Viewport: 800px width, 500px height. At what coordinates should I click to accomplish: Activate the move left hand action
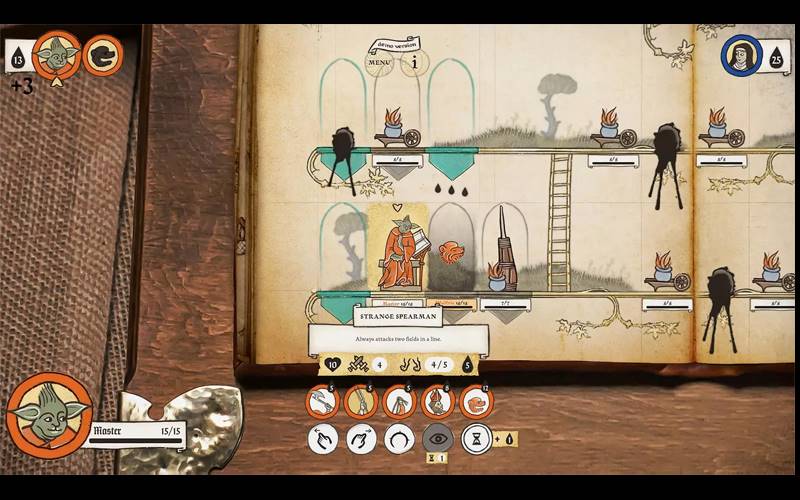click(x=322, y=439)
